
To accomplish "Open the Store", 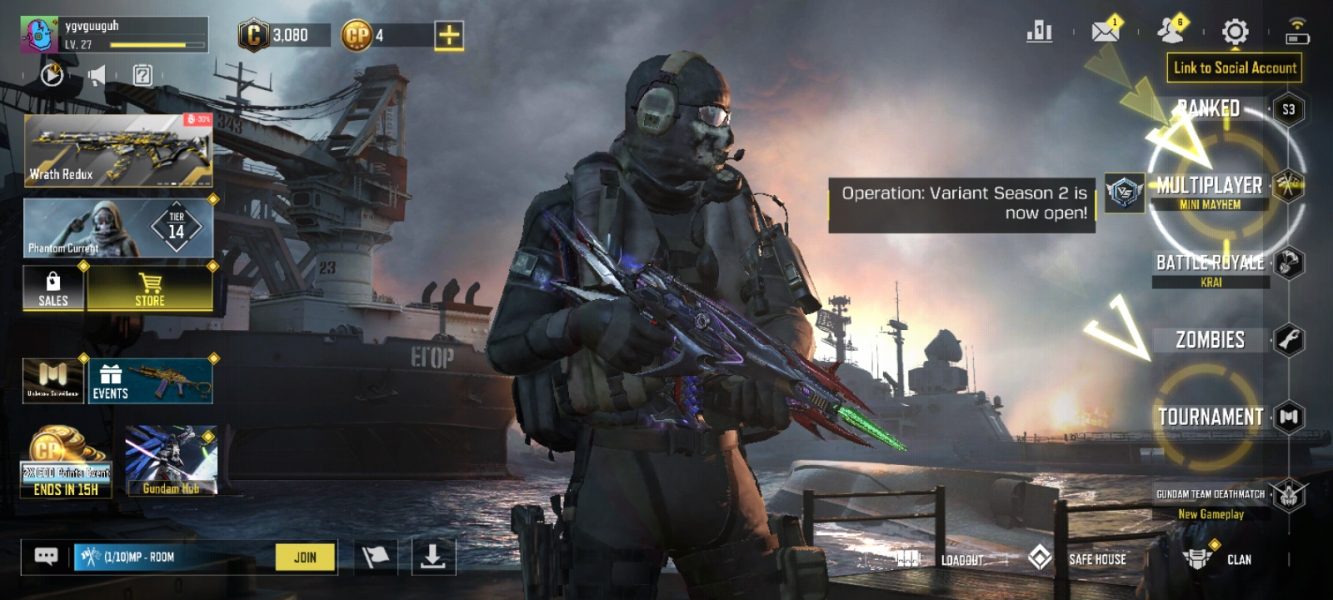I will pyautogui.click(x=150, y=288).
